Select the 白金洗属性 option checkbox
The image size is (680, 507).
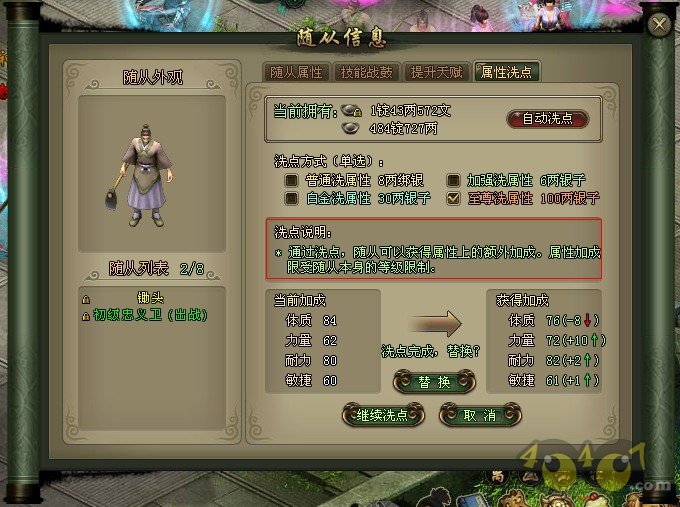point(292,198)
